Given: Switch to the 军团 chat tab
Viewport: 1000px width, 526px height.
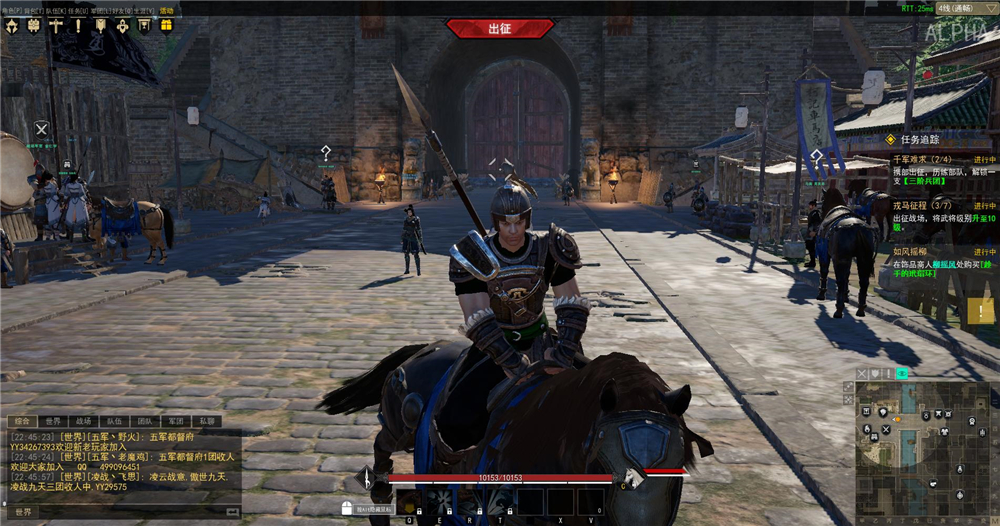Looking at the screenshot, I should click(x=175, y=421).
